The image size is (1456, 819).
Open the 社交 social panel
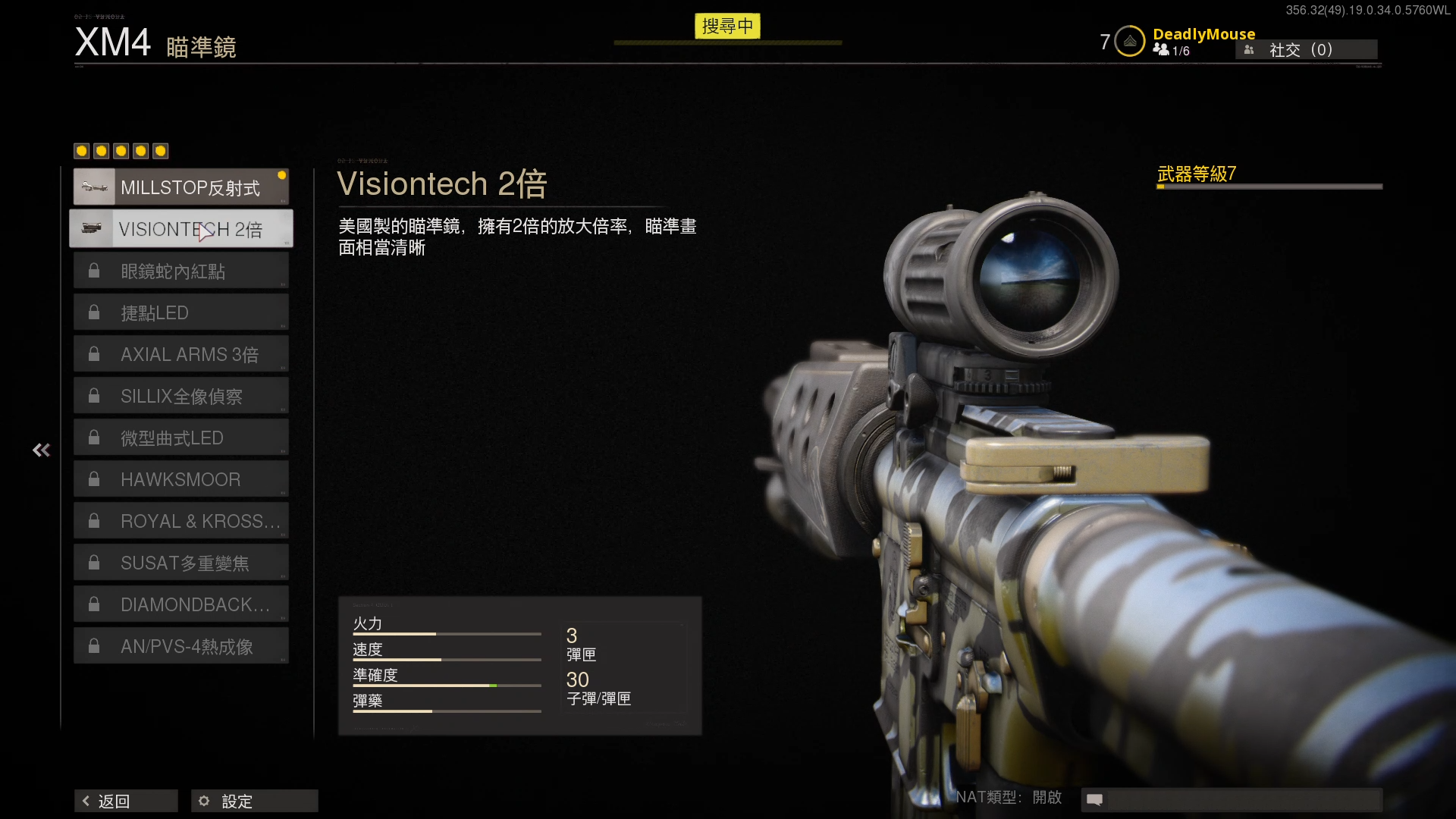(x=1306, y=50)
